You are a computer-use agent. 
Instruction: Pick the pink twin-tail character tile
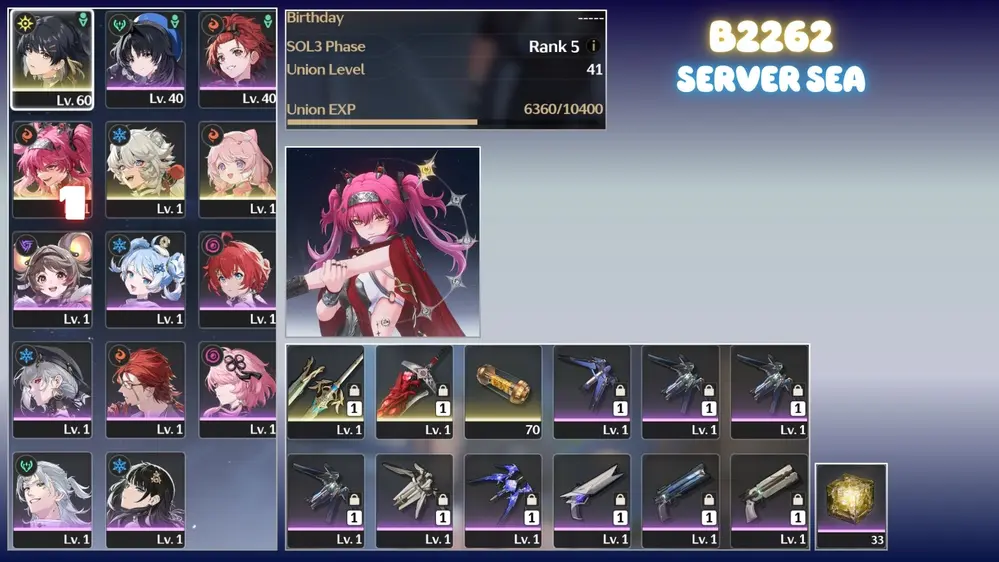(x=52, y=169)
